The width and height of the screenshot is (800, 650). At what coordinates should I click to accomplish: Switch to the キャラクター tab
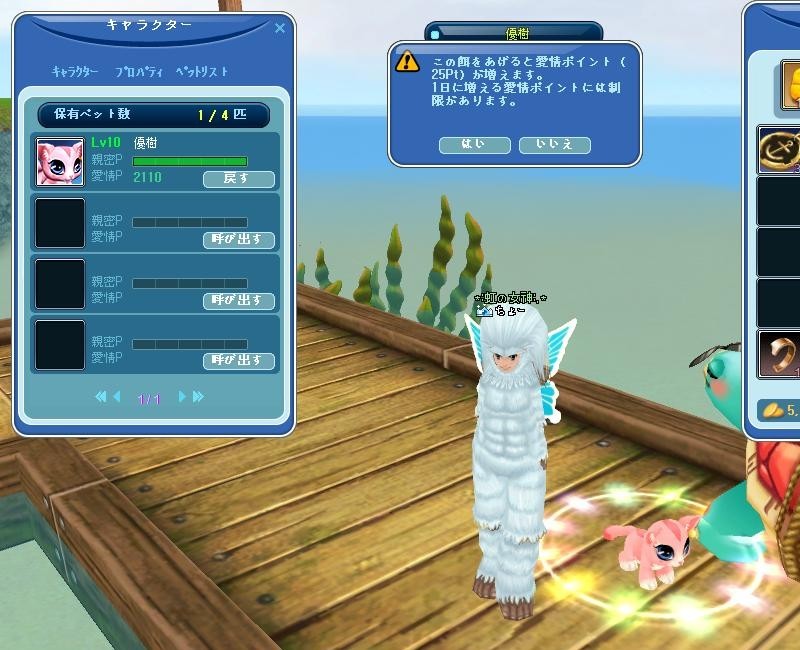75,72
